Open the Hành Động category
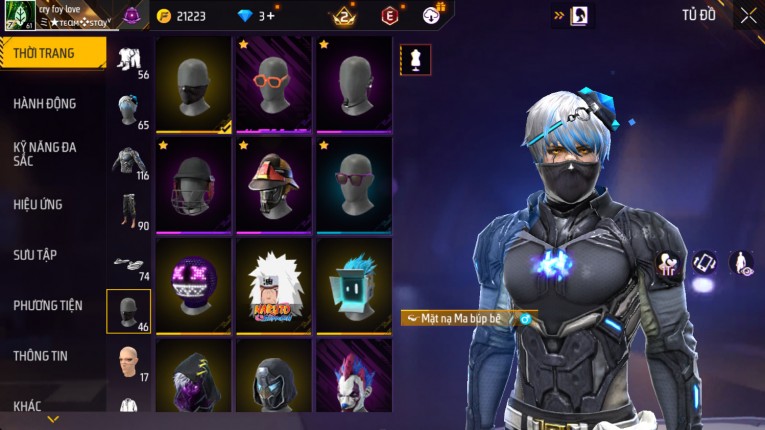765x430 pixels. click(45, 103)
